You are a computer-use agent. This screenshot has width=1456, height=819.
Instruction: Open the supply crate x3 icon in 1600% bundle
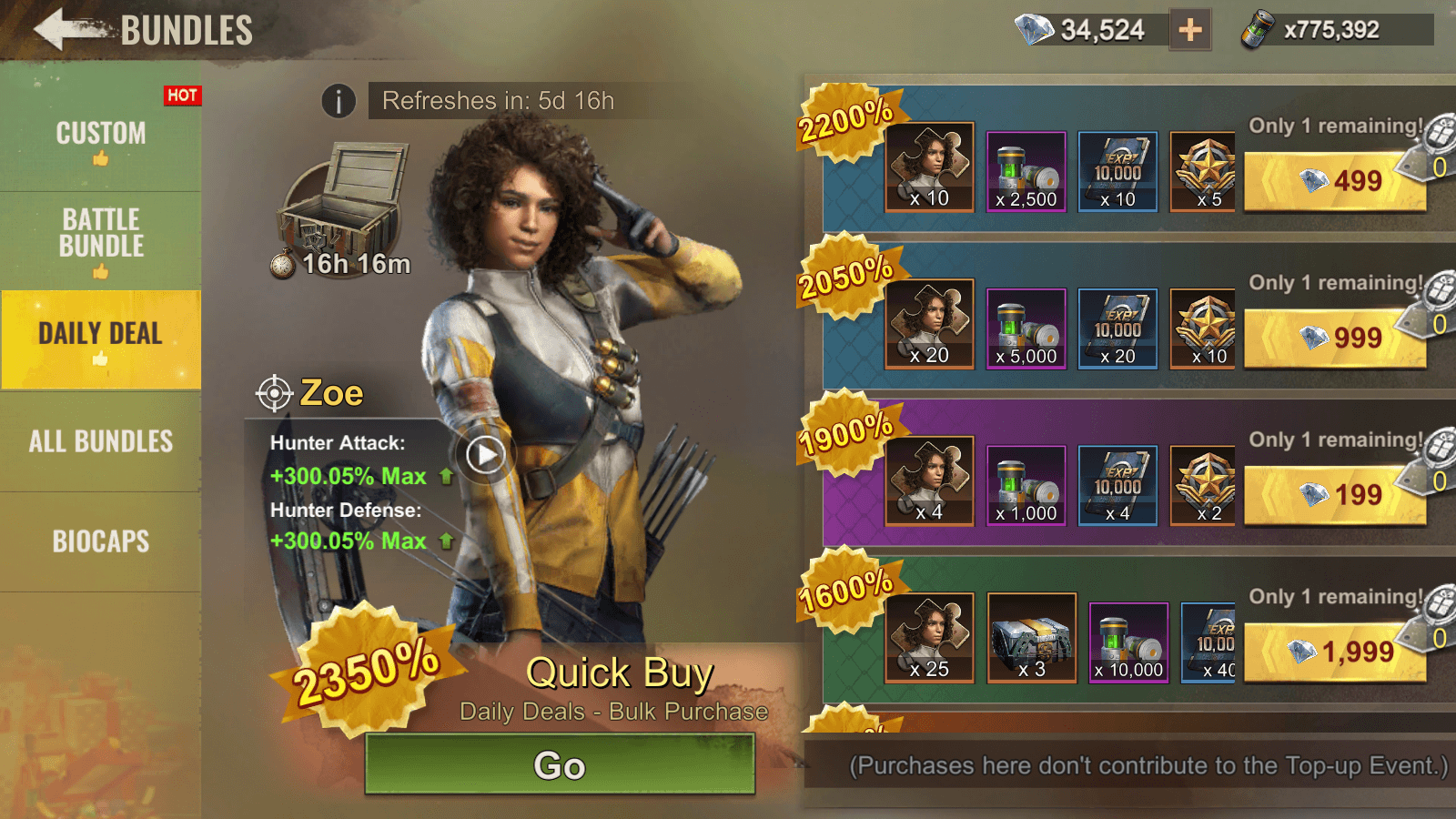coord(1033,638)
